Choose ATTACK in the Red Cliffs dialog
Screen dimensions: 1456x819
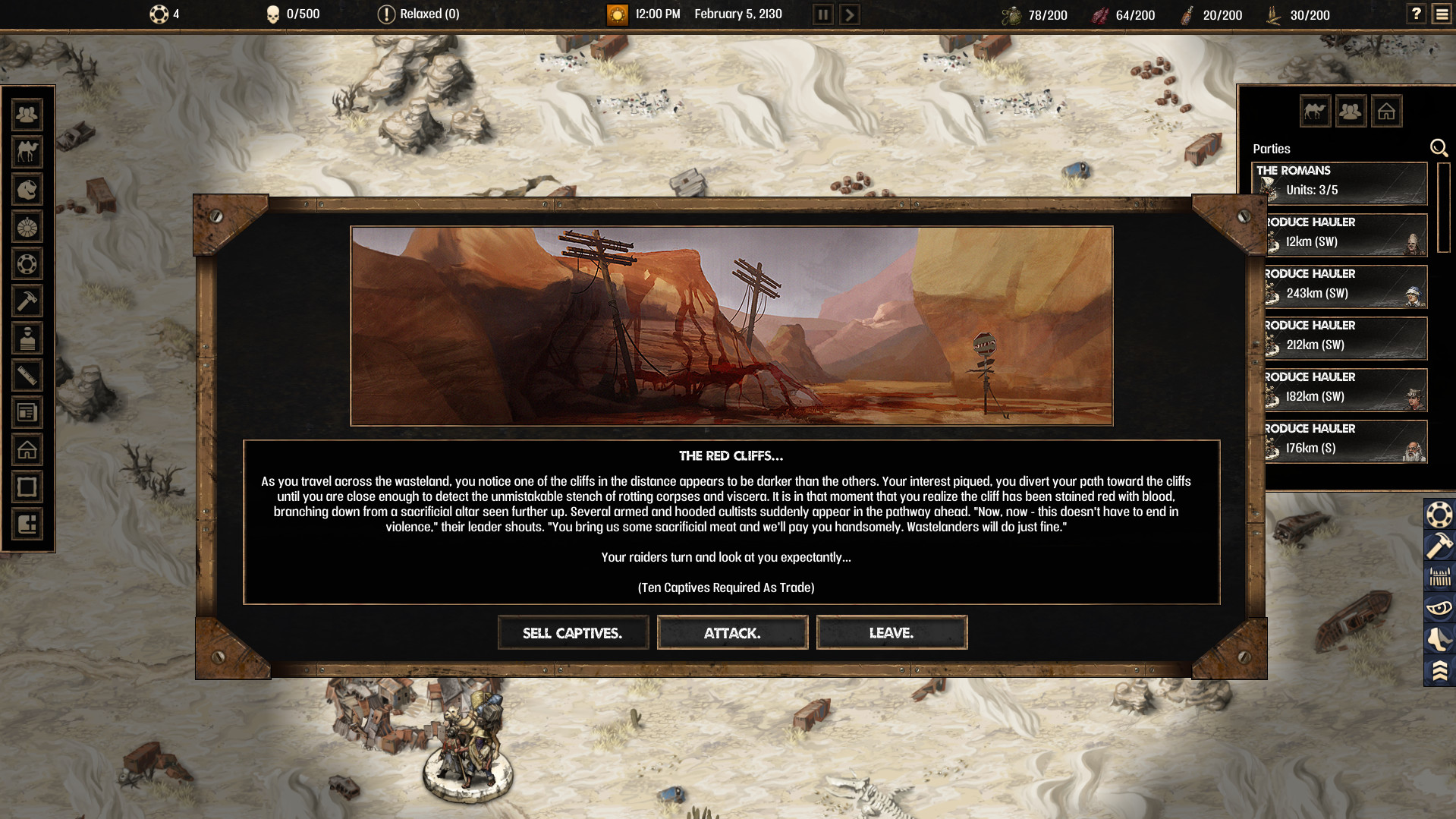tap(731, 632)
